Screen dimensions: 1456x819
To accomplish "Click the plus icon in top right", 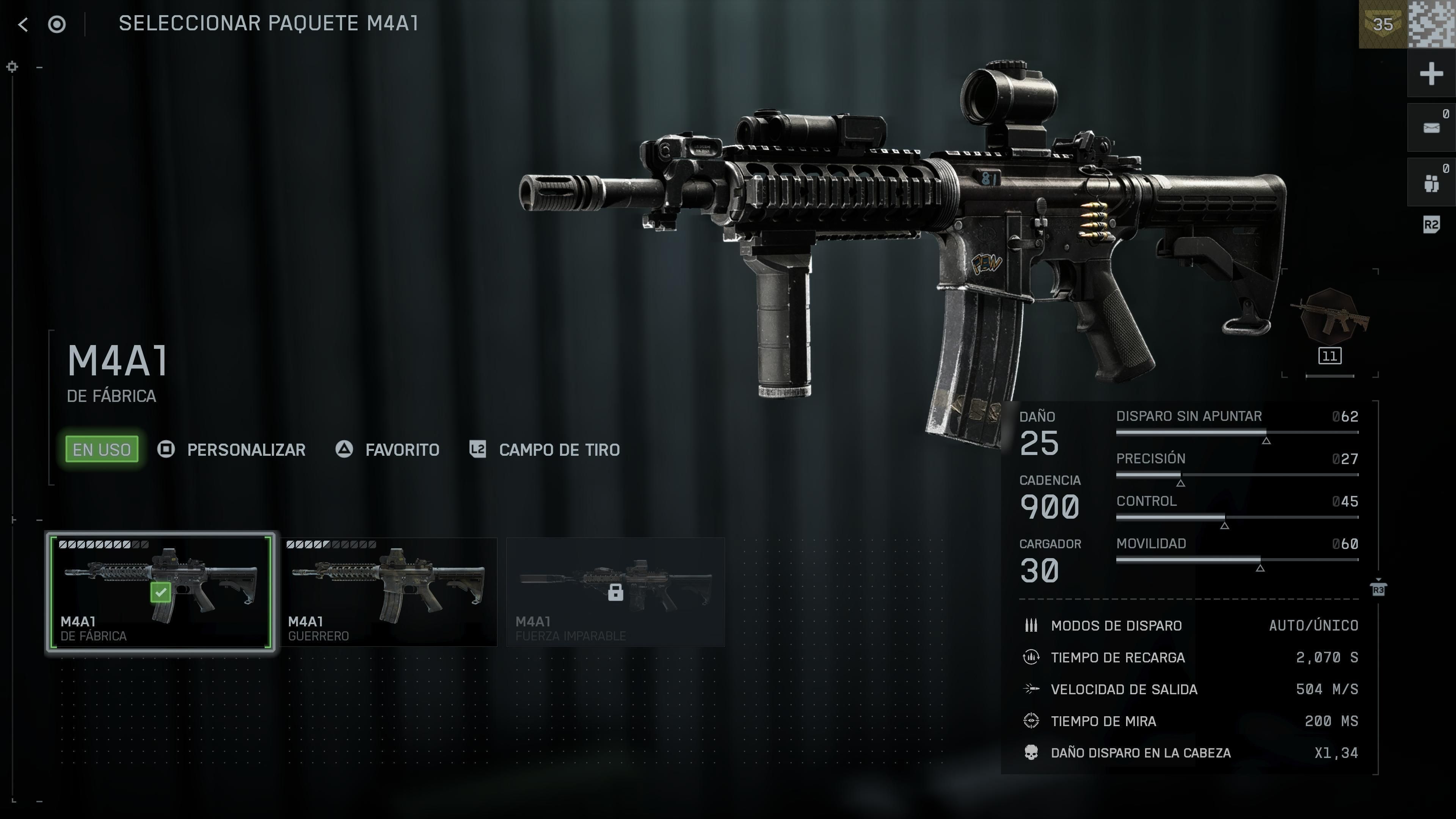I will click(1431, 72).
